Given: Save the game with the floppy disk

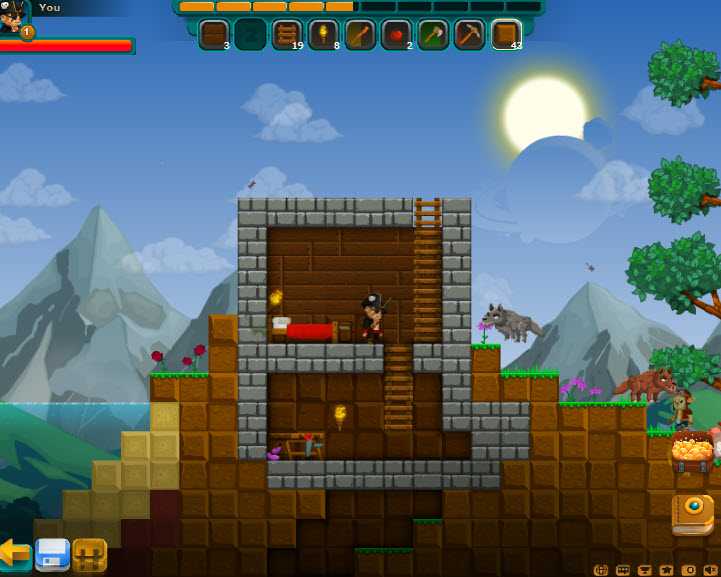Looking at the screenshot, I should [x=52, y=553].
